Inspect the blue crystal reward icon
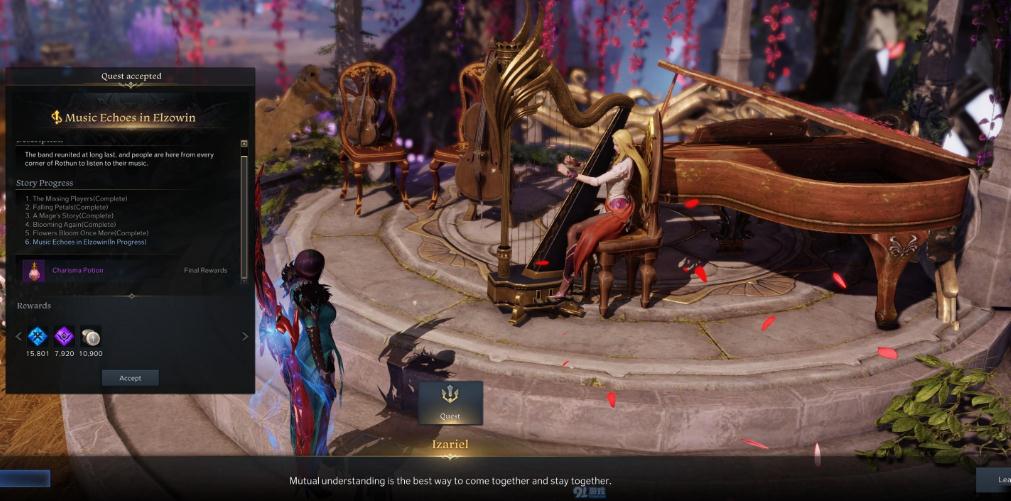This screenshot has width=1011, height=501. (x=38, y=337)
